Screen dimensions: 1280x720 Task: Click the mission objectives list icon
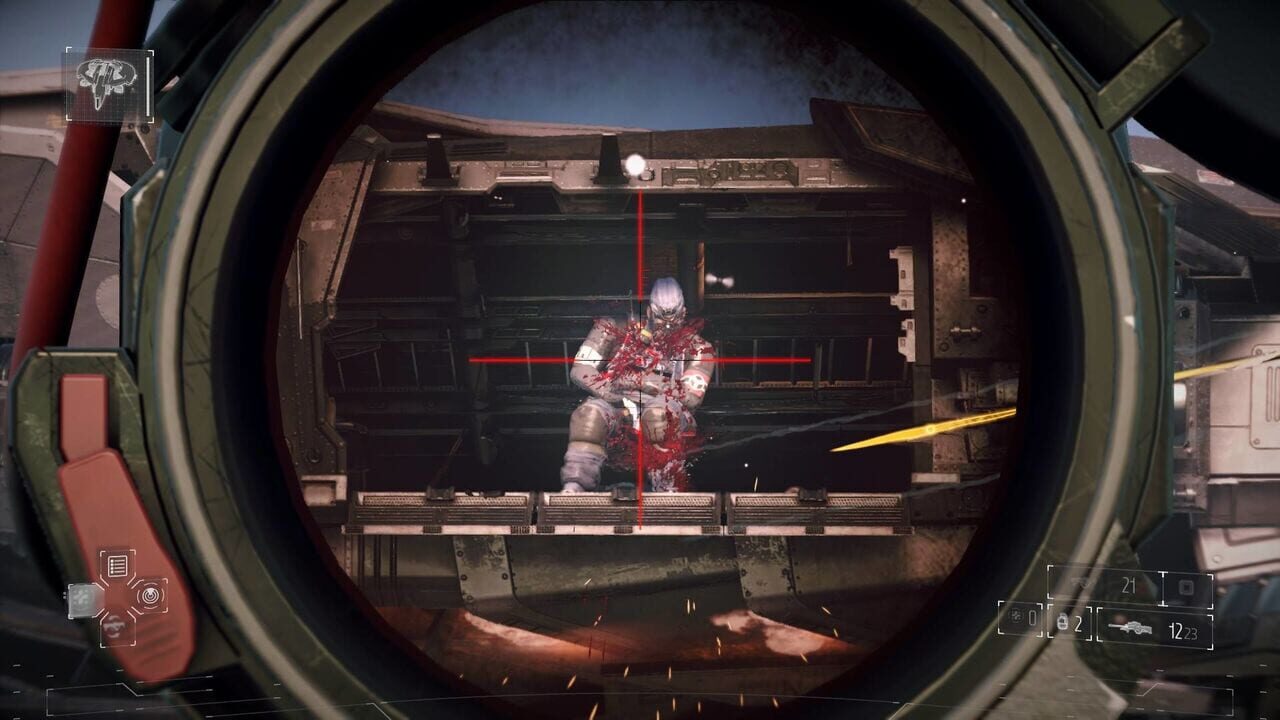117,564
